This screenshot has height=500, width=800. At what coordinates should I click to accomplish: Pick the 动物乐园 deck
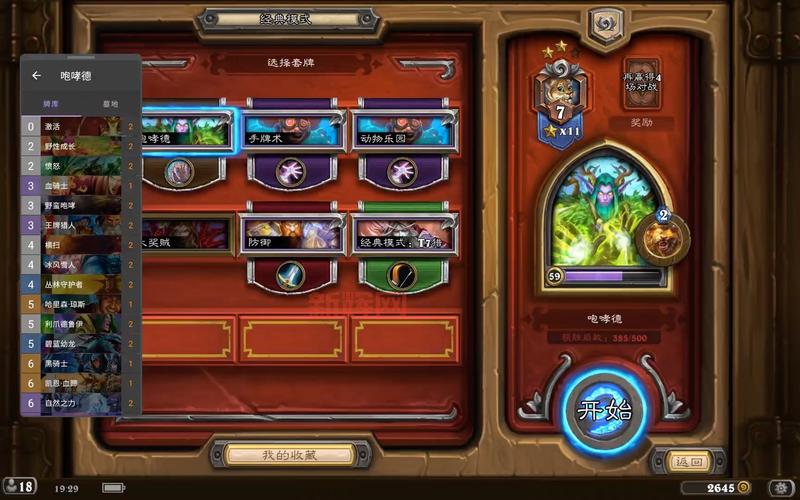click(404, 136)
